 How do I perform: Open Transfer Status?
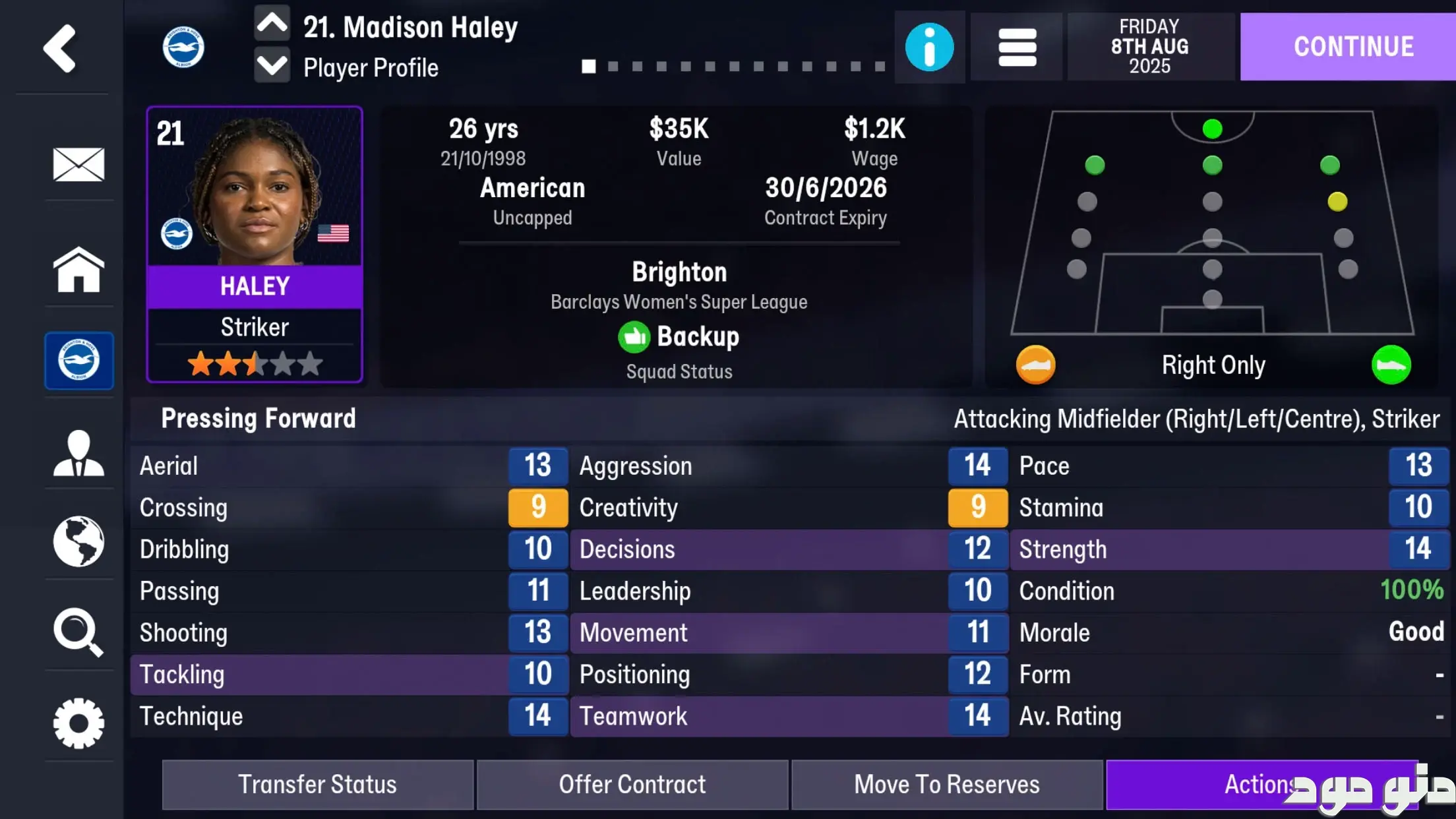pos(317,785)
